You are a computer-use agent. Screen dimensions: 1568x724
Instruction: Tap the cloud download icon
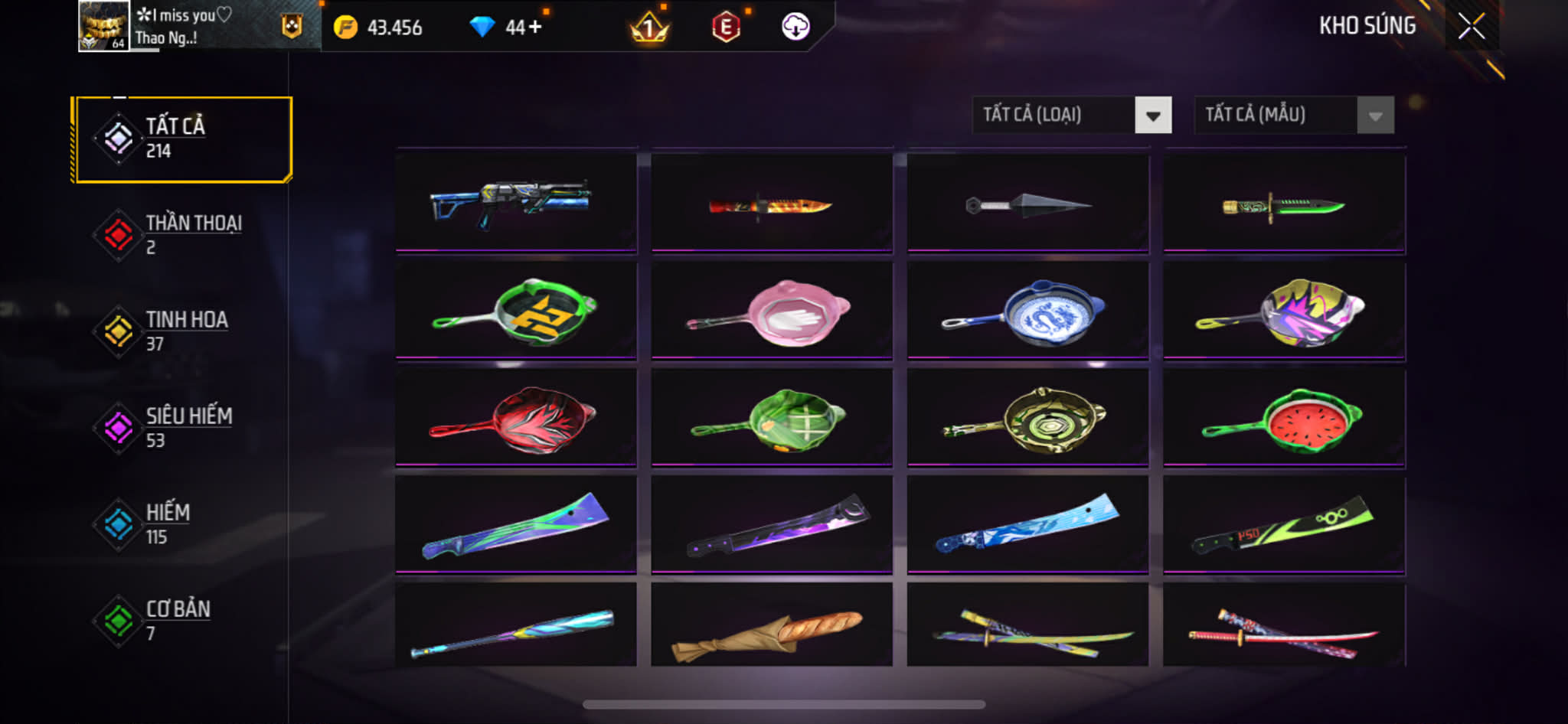pyautogui.click(x=795, y=27)
